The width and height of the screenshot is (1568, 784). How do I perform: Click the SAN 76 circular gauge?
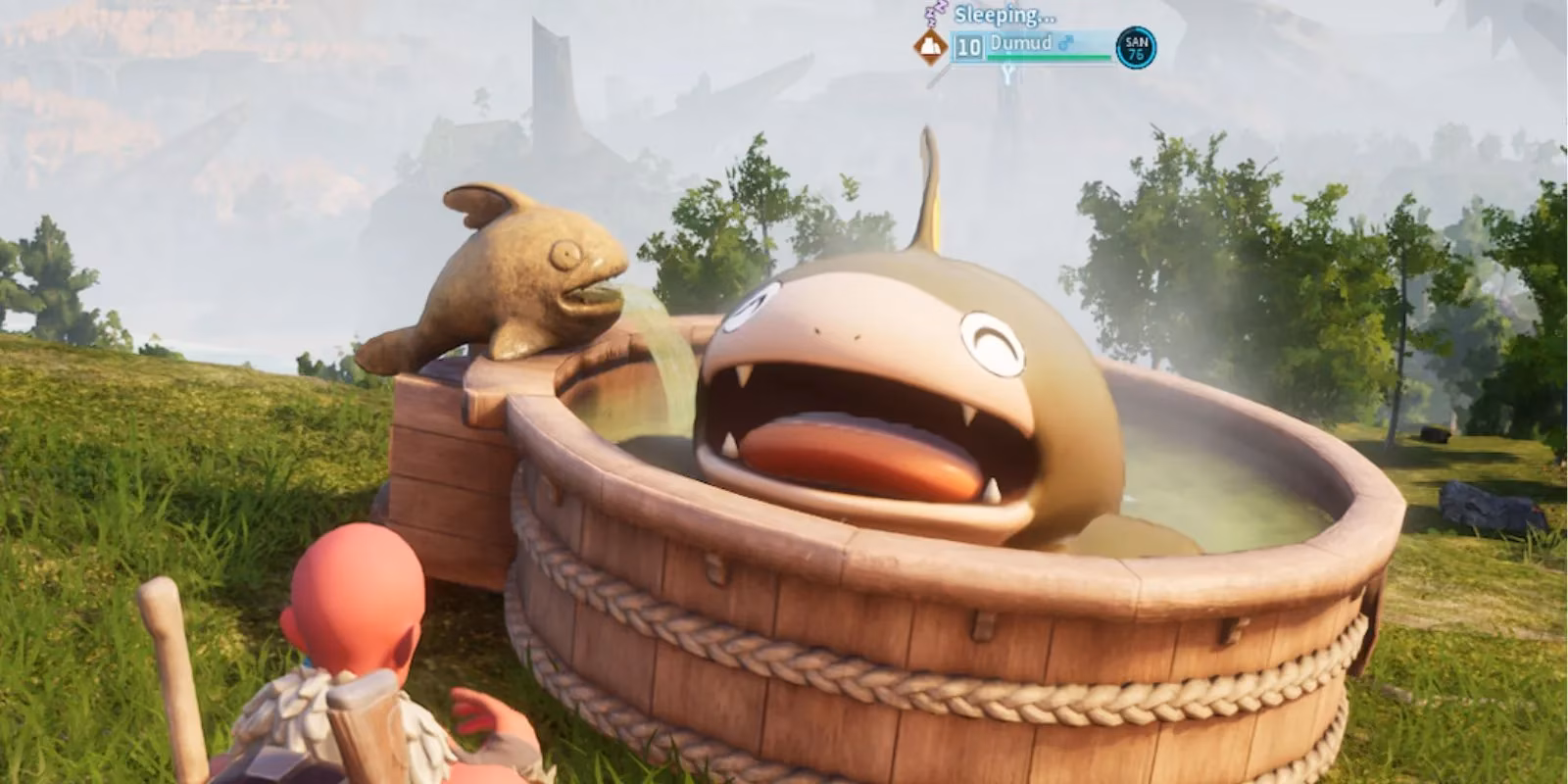pos(1135,48)
